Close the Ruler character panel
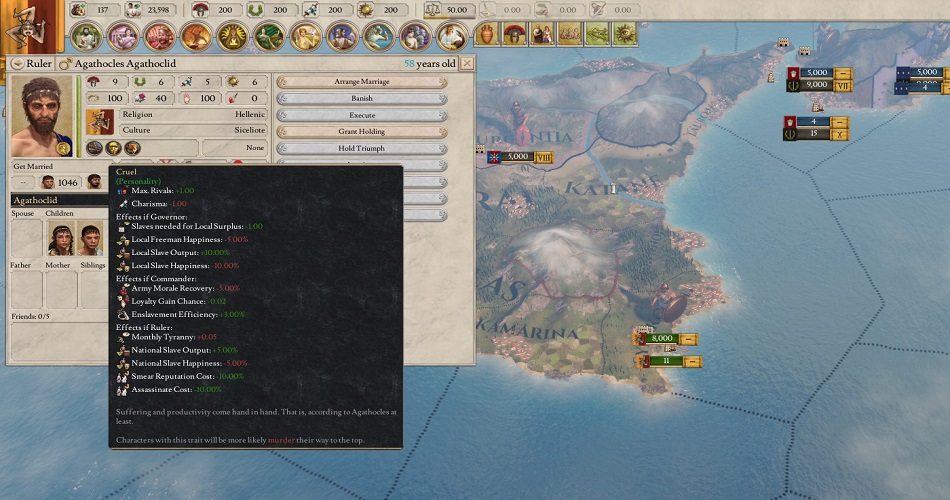The width and height of the screenshot is (950, 500). pos(468,63)
